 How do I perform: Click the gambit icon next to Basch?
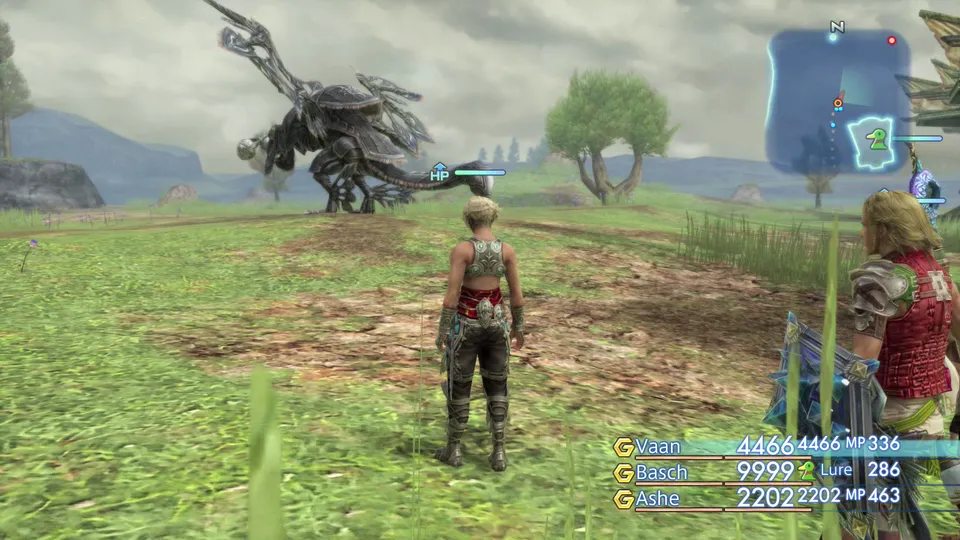pyautogui.click(x=624, y=473)
